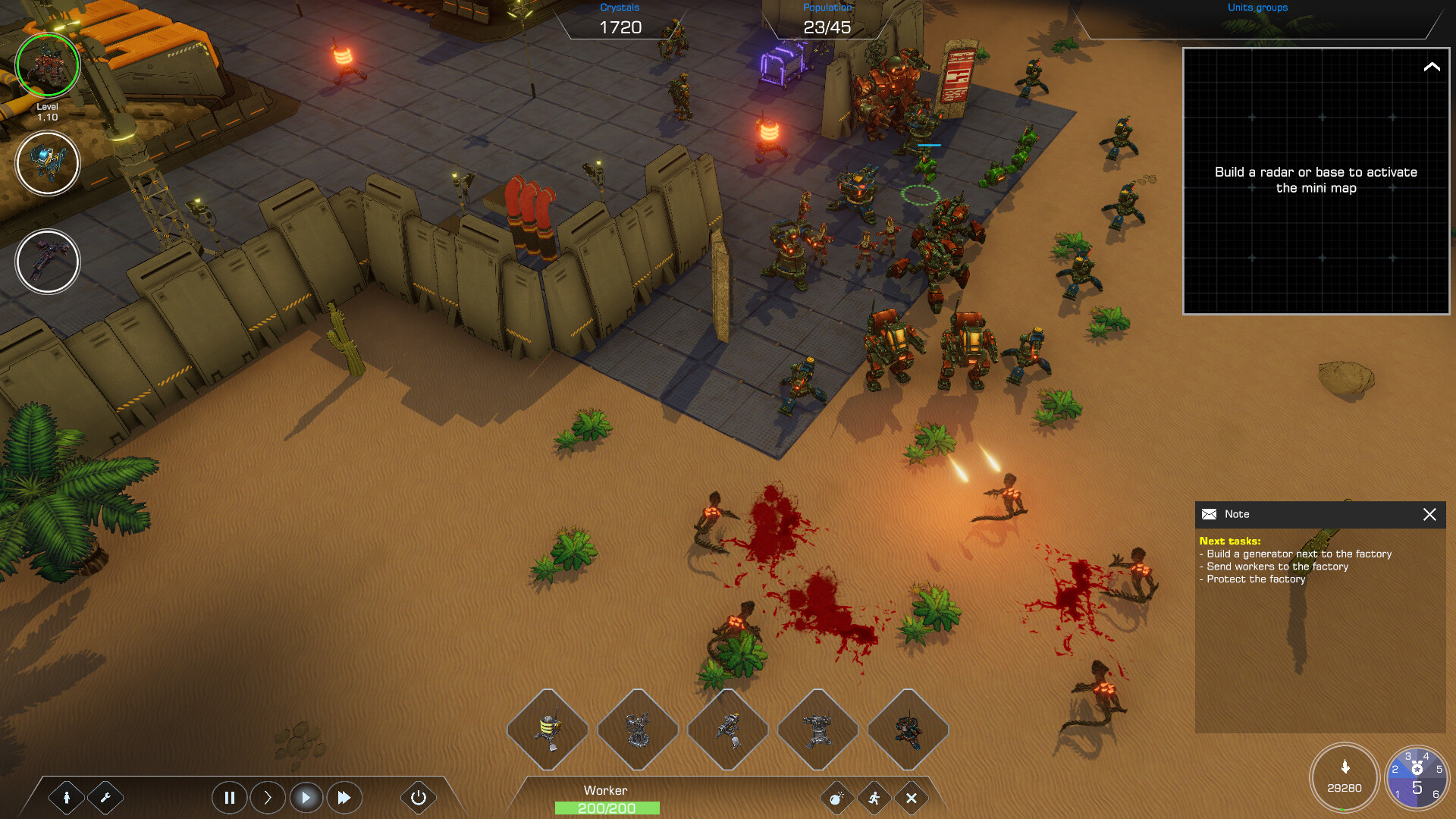Click the power button icon on the bottom bar
The height and width of the screenshot is (819, 1456).
click(418, 797)
